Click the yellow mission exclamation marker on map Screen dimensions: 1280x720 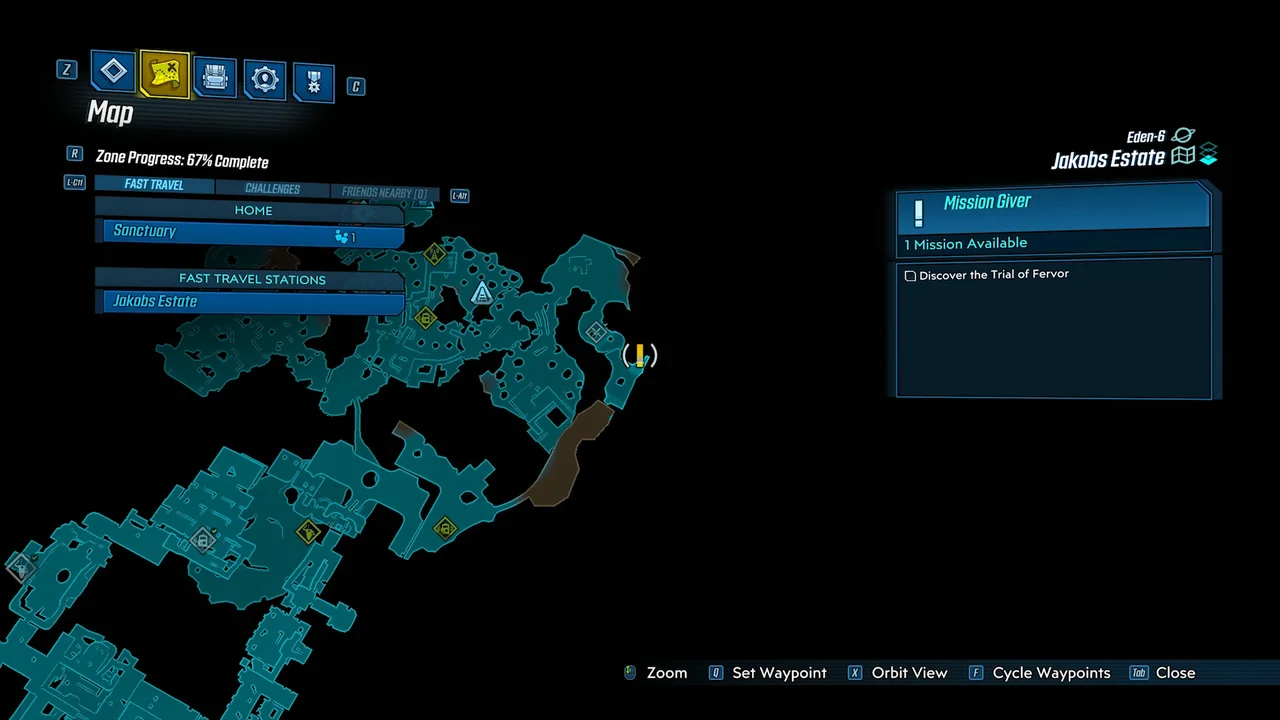(639, 355)
